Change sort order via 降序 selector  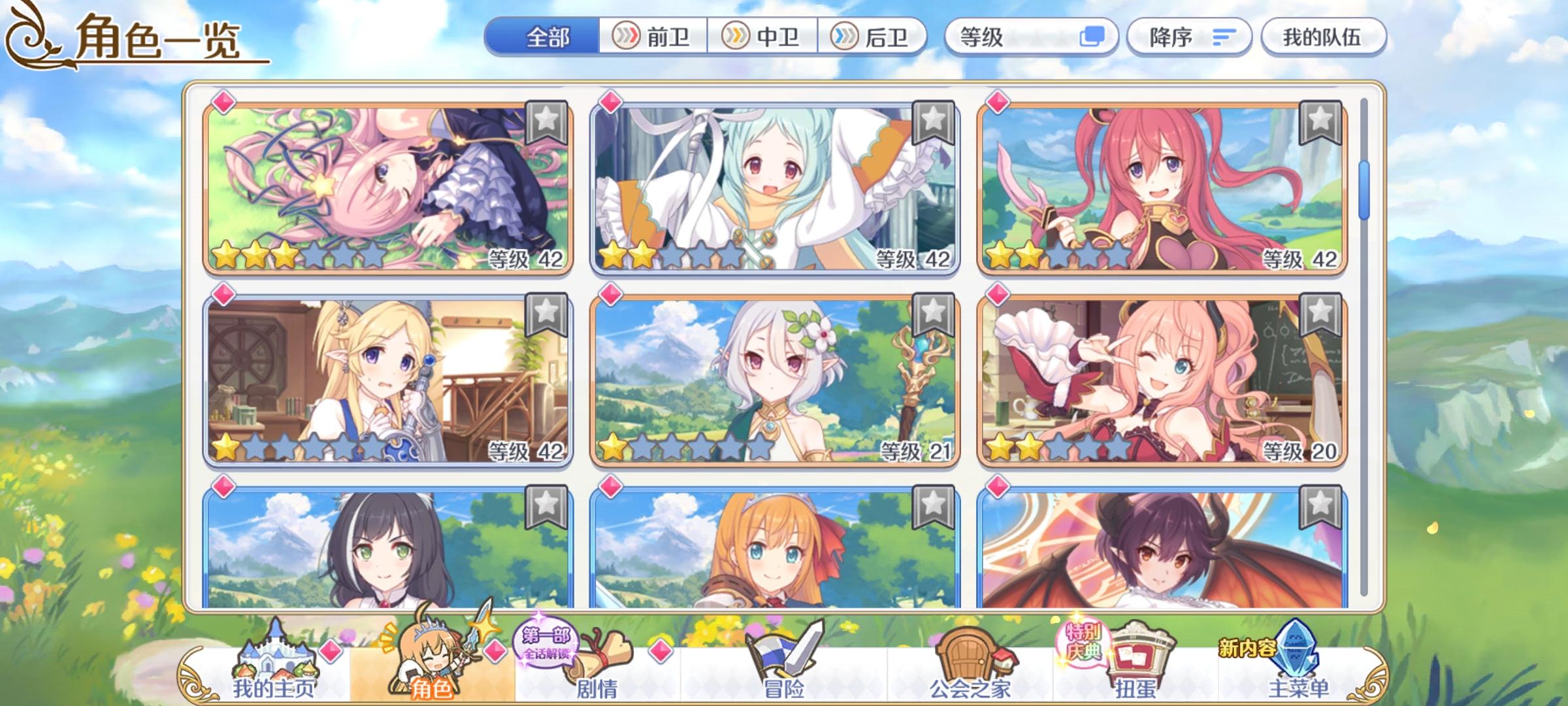coord(1189,37)
